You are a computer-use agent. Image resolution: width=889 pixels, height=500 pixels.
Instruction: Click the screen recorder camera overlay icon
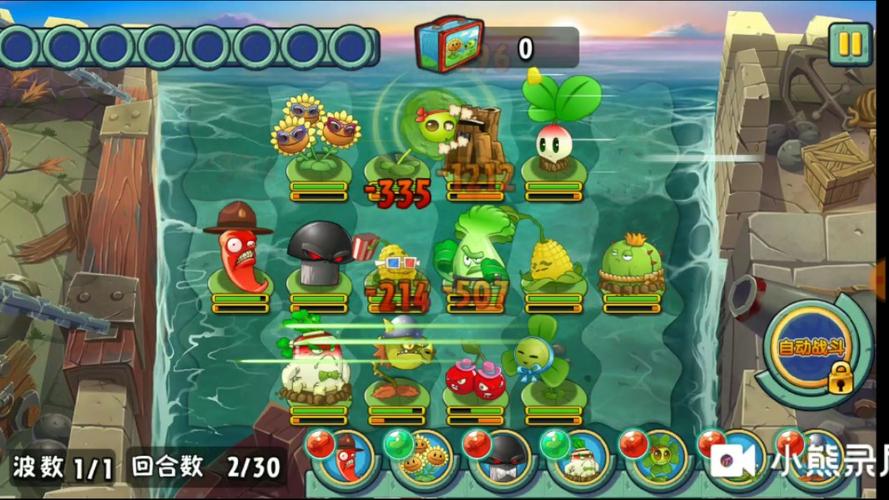point(735,461)
